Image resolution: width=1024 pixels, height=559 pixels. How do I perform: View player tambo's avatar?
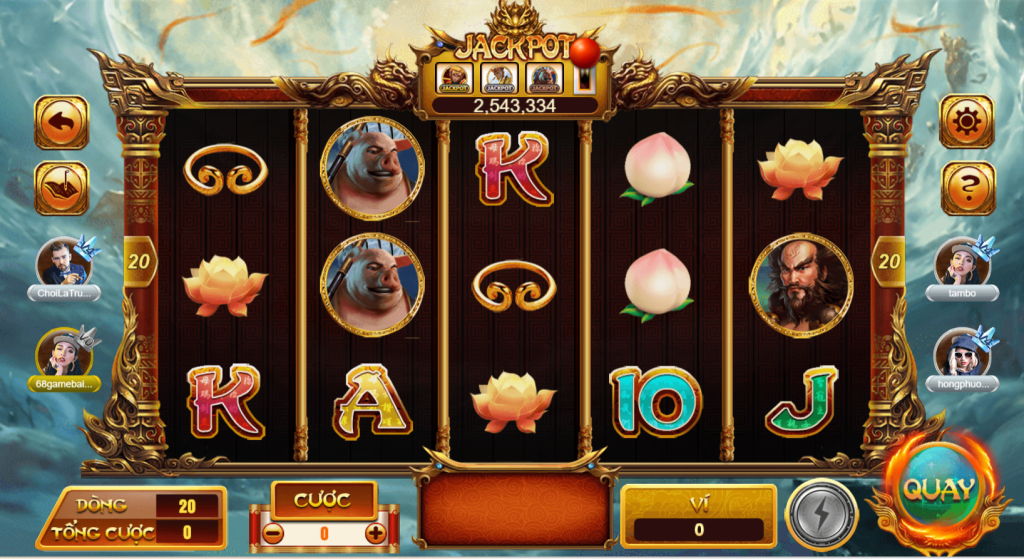click(961, 262)
